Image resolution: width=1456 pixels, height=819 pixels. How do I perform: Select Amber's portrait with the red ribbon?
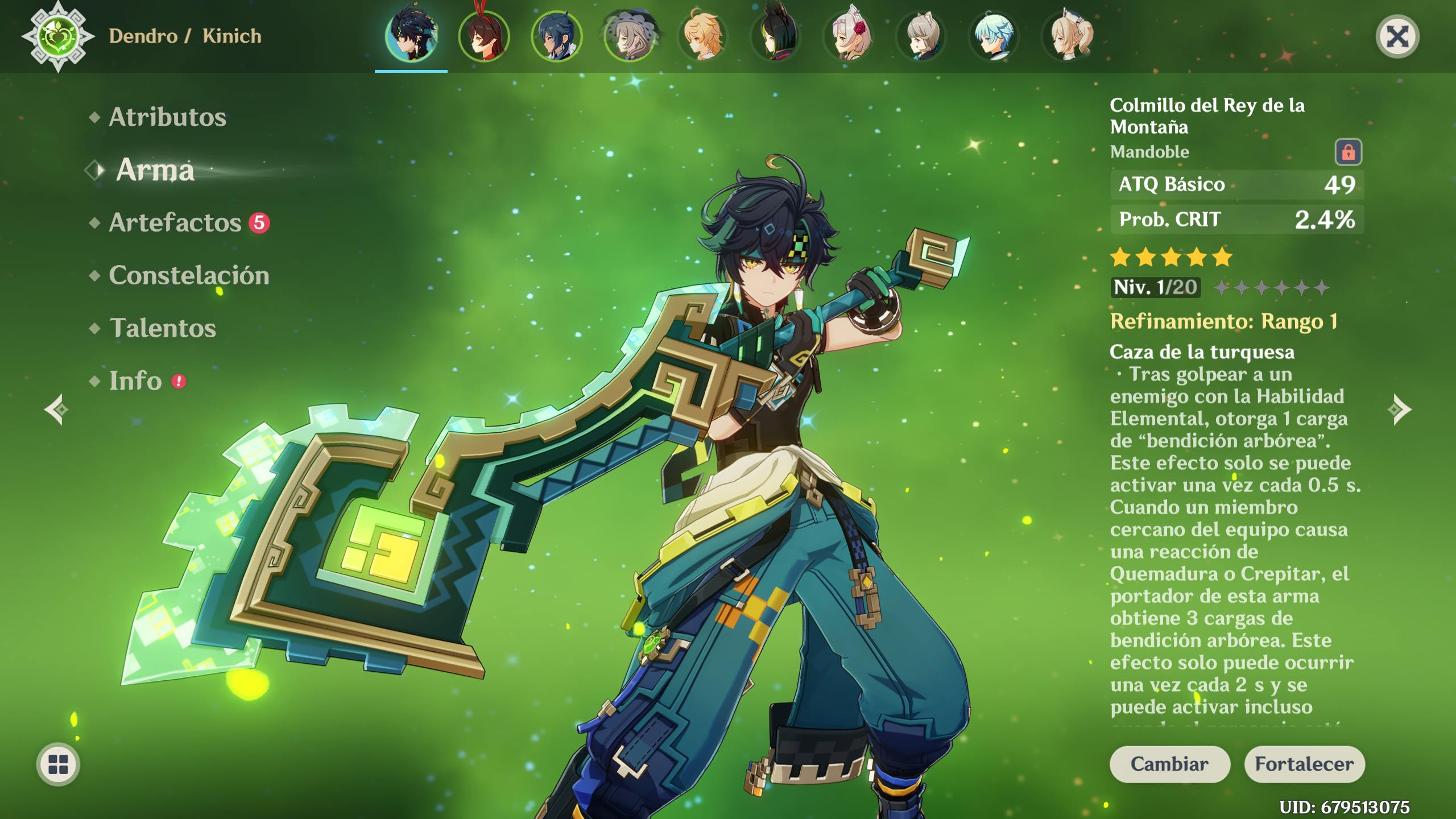[484, 36]
